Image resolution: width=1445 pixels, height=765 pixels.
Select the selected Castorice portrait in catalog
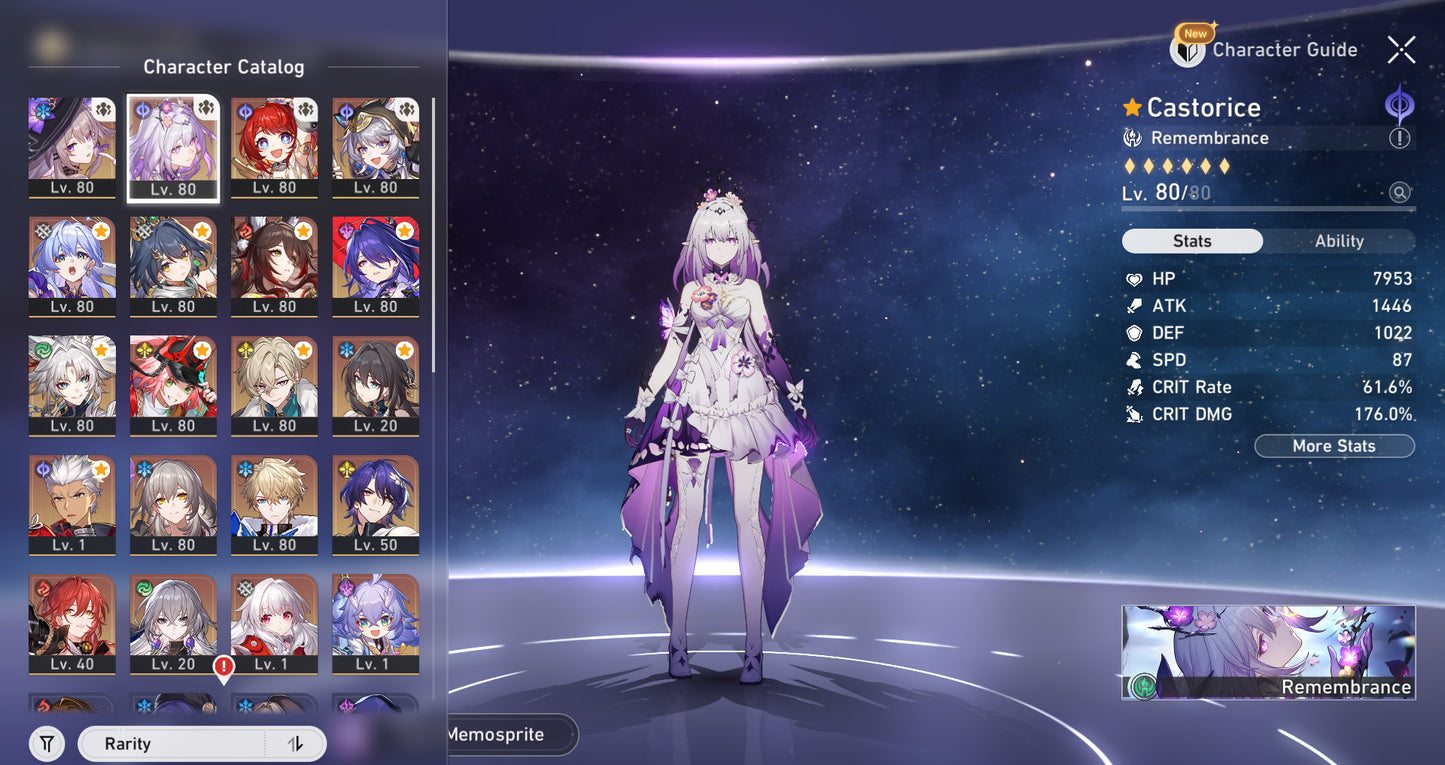173,146
